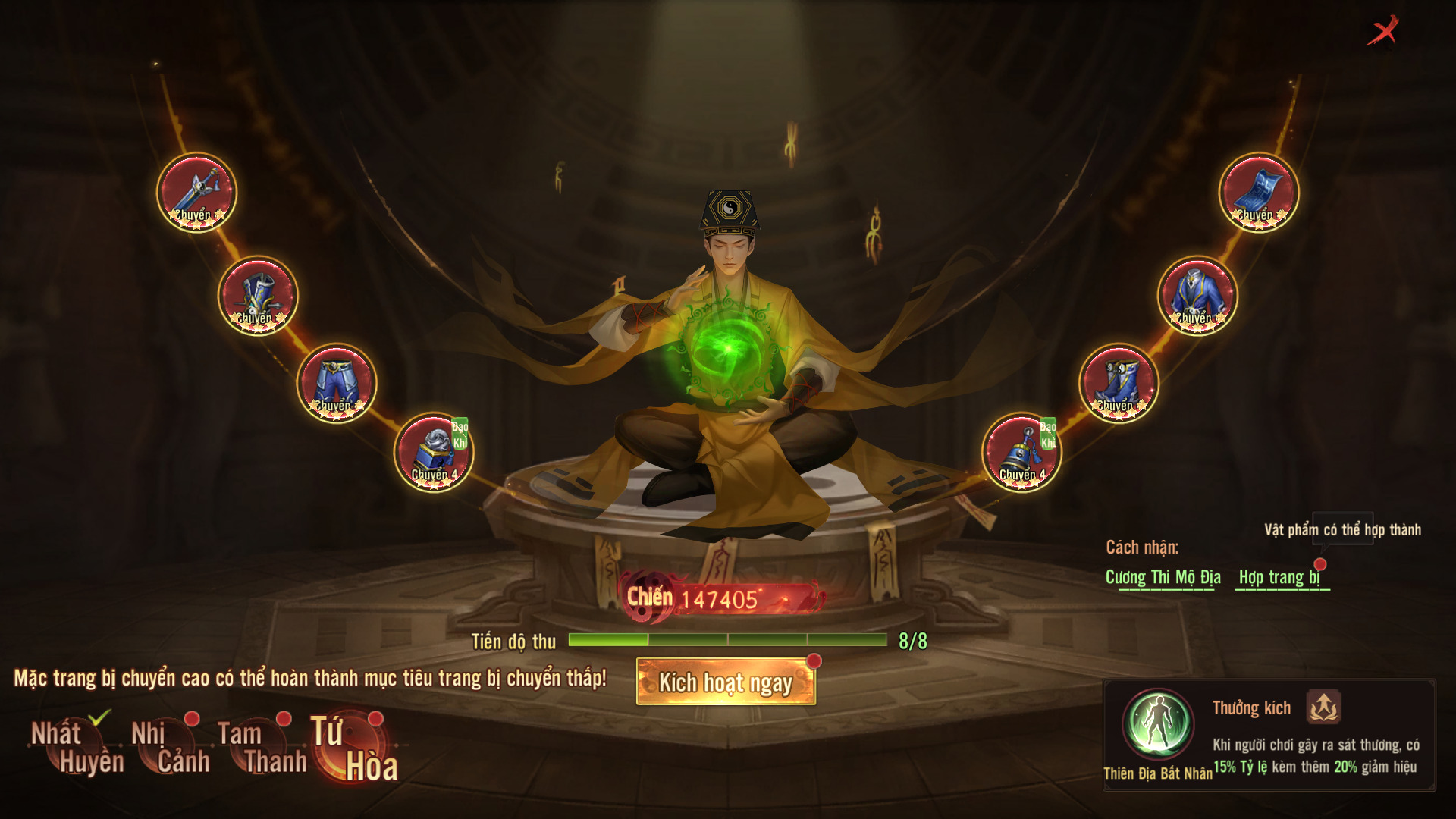Open the Hợp trang bị link
Viewport: 1456px width, 819px height.
1280,578
